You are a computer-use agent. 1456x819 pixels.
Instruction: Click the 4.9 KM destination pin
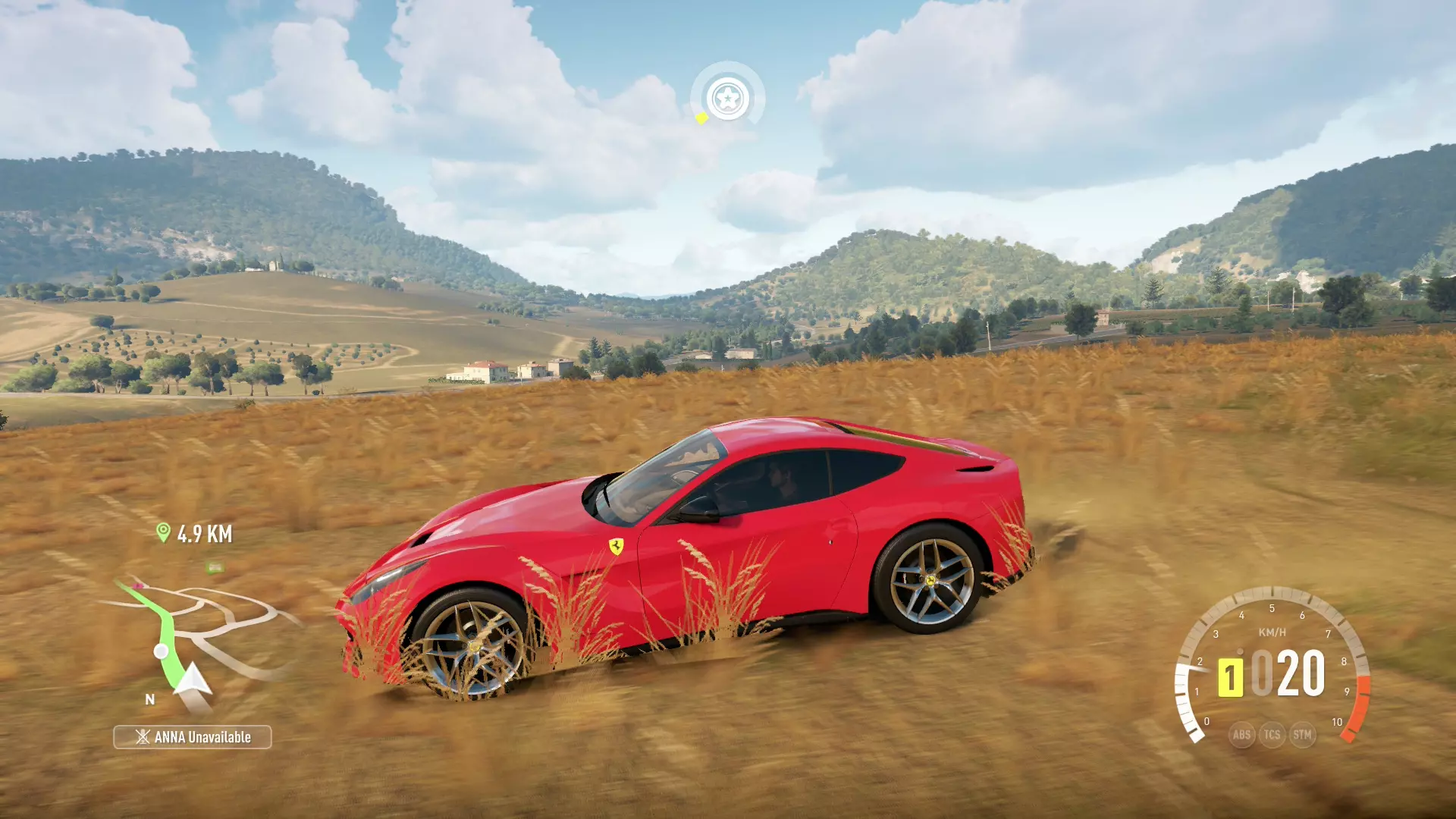coord(163,532)
